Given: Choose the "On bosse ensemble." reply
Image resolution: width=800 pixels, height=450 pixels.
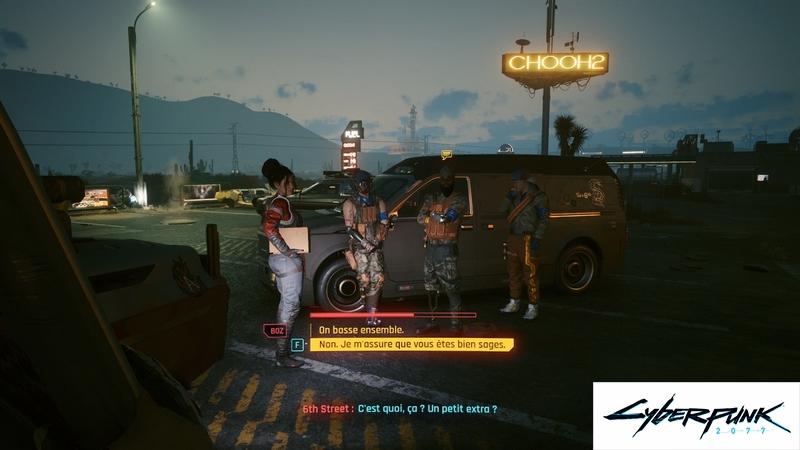Looking at the screenshot, I should pyautogui.click(x=363, y=329).
